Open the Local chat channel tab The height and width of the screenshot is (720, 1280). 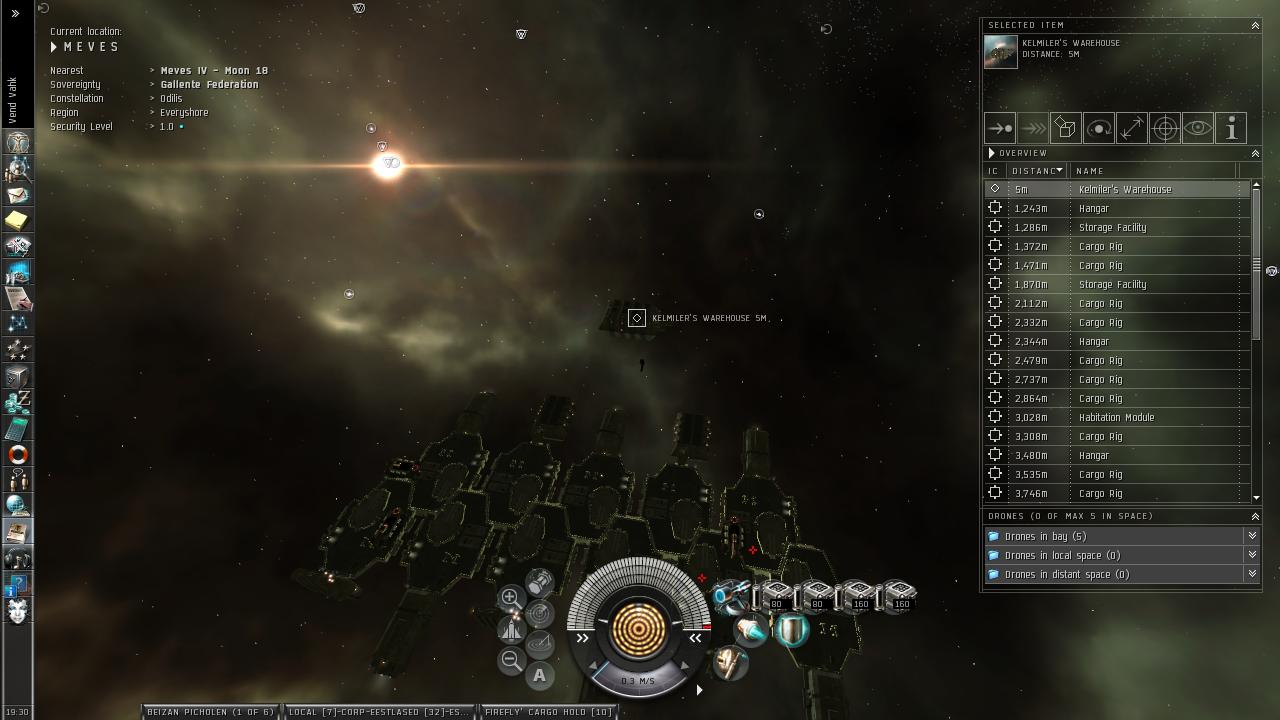point(378,712)
